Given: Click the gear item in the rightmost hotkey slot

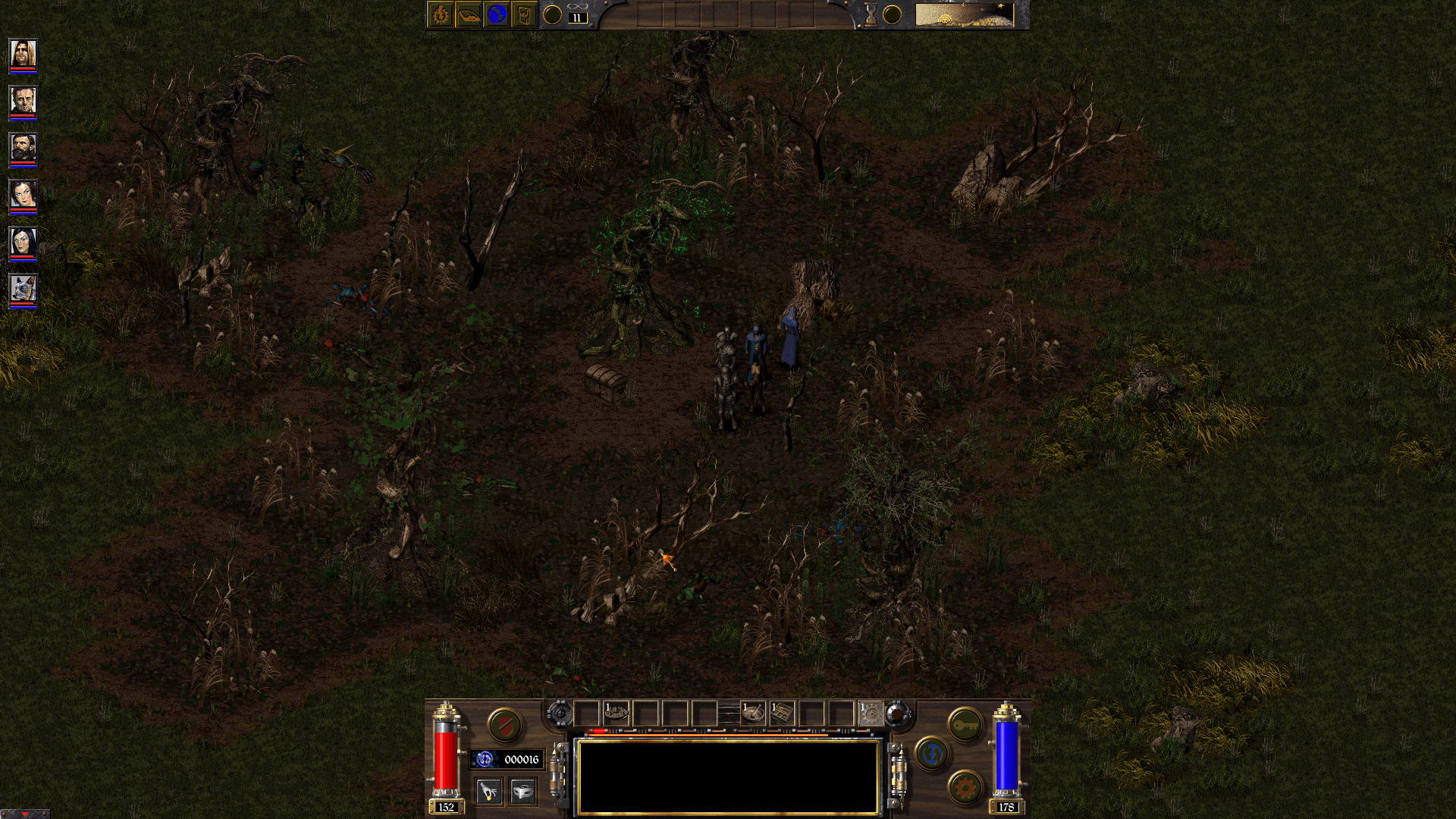Looking at the screenshot, I should coord(872,712).
